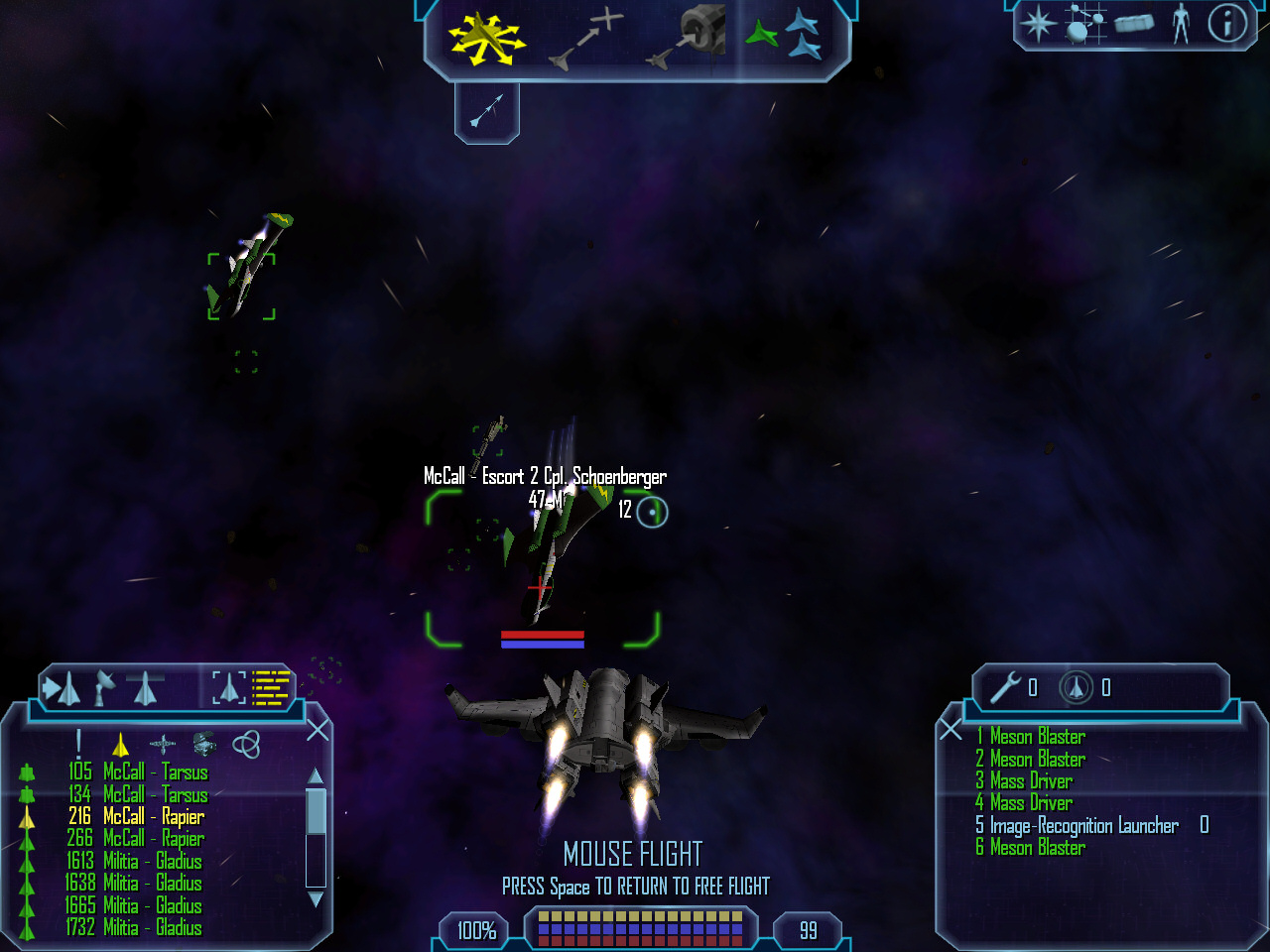Image resolution: width=1270 pixels, height=952 pixels.
Task: Filter contacts with the interlocked rings icon
Action: pos(246,744)
